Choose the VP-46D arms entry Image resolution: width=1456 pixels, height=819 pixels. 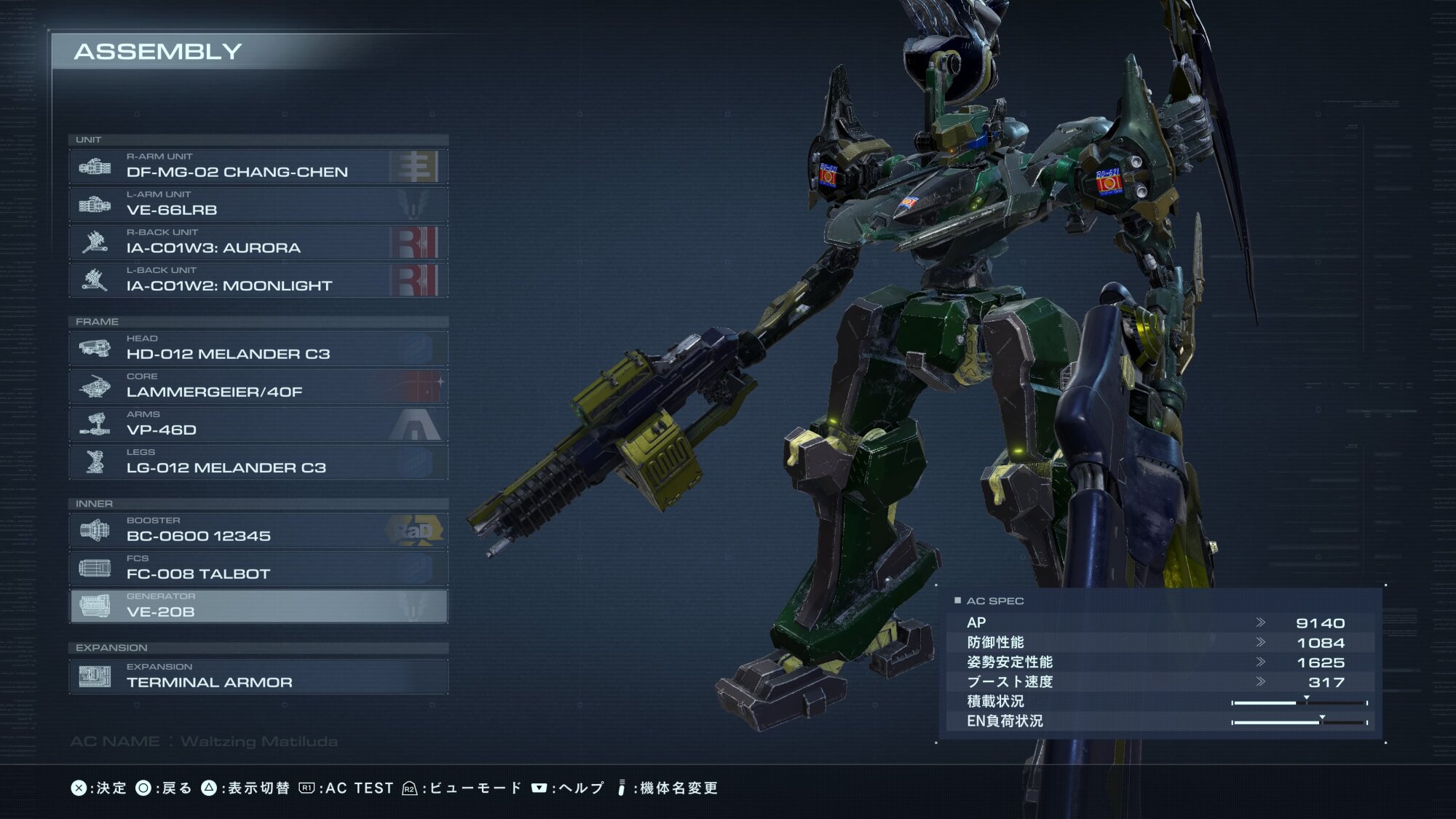[258, 424]
